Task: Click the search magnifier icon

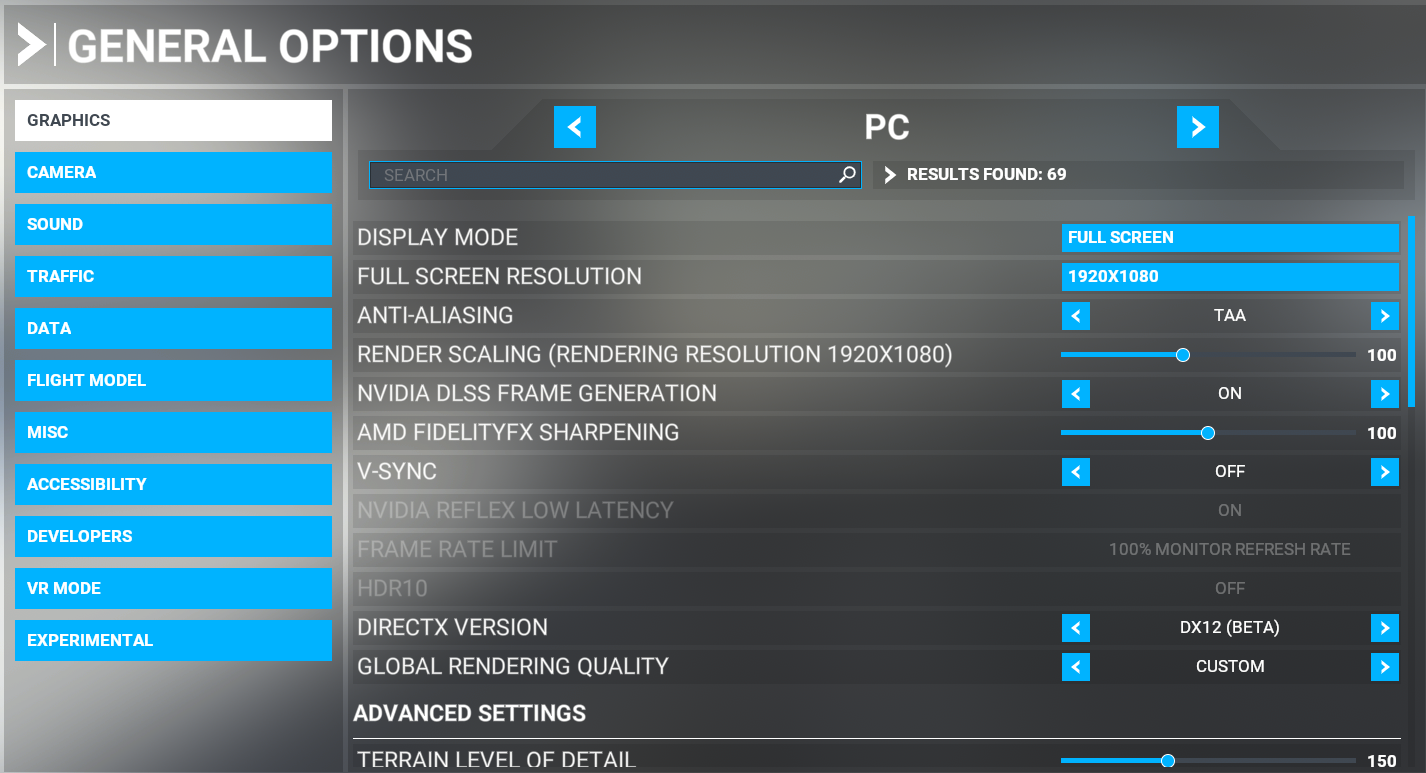Action: coord(848,174)
